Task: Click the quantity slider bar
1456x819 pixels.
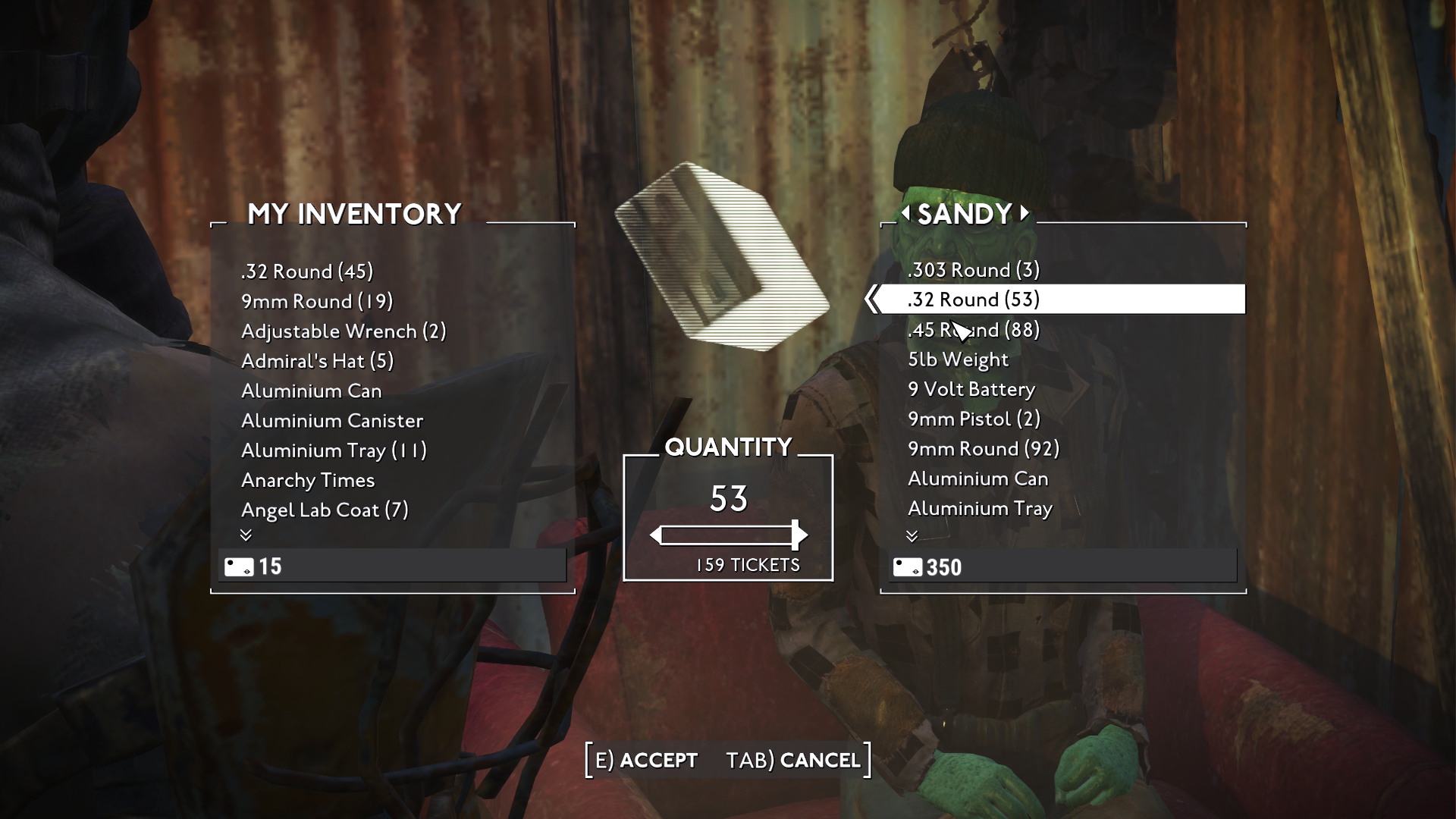Action: click(x=726, y=535)
